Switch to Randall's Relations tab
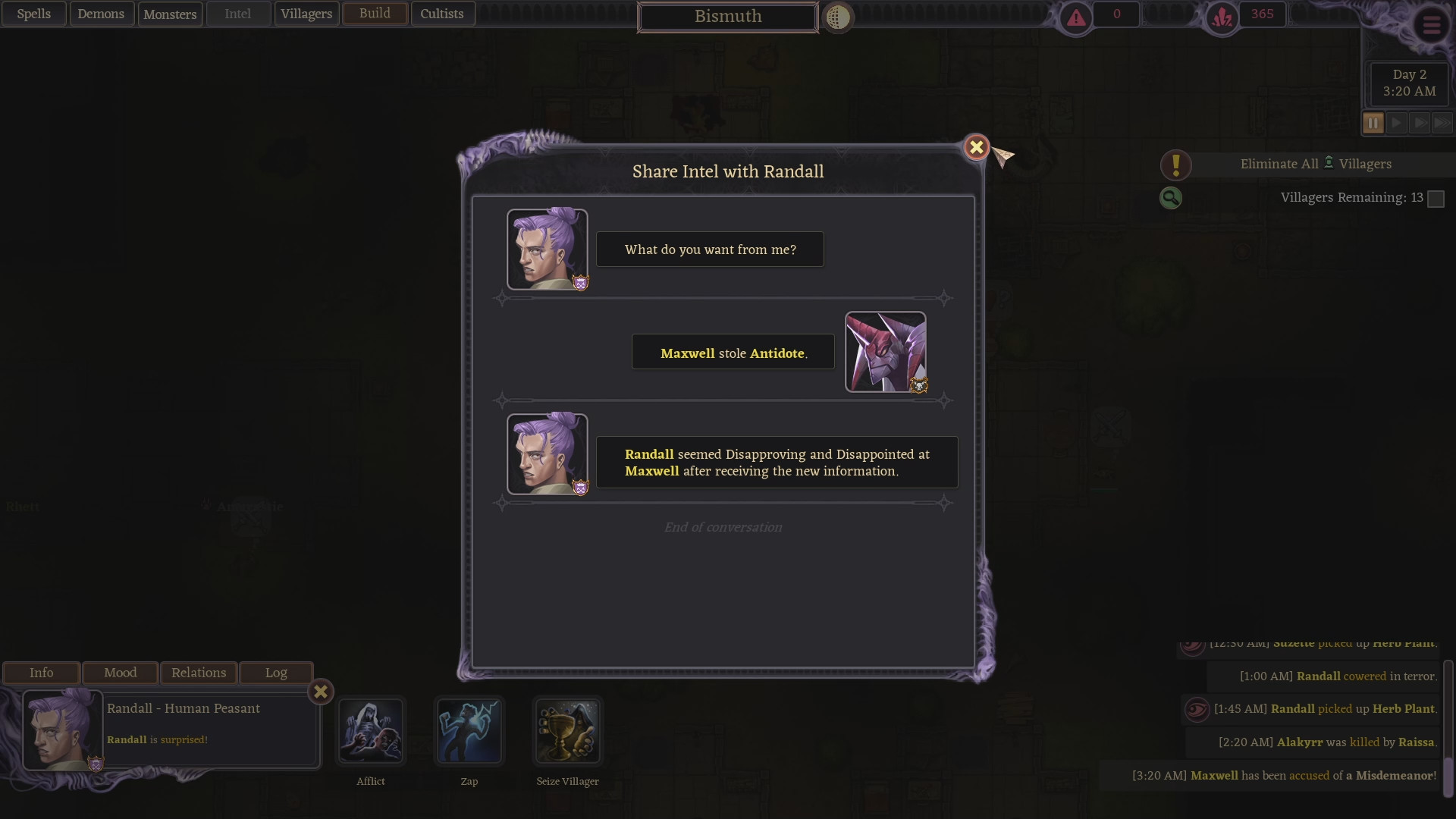The height and width of the screenshot is (819, 1456). coord(199,673)
